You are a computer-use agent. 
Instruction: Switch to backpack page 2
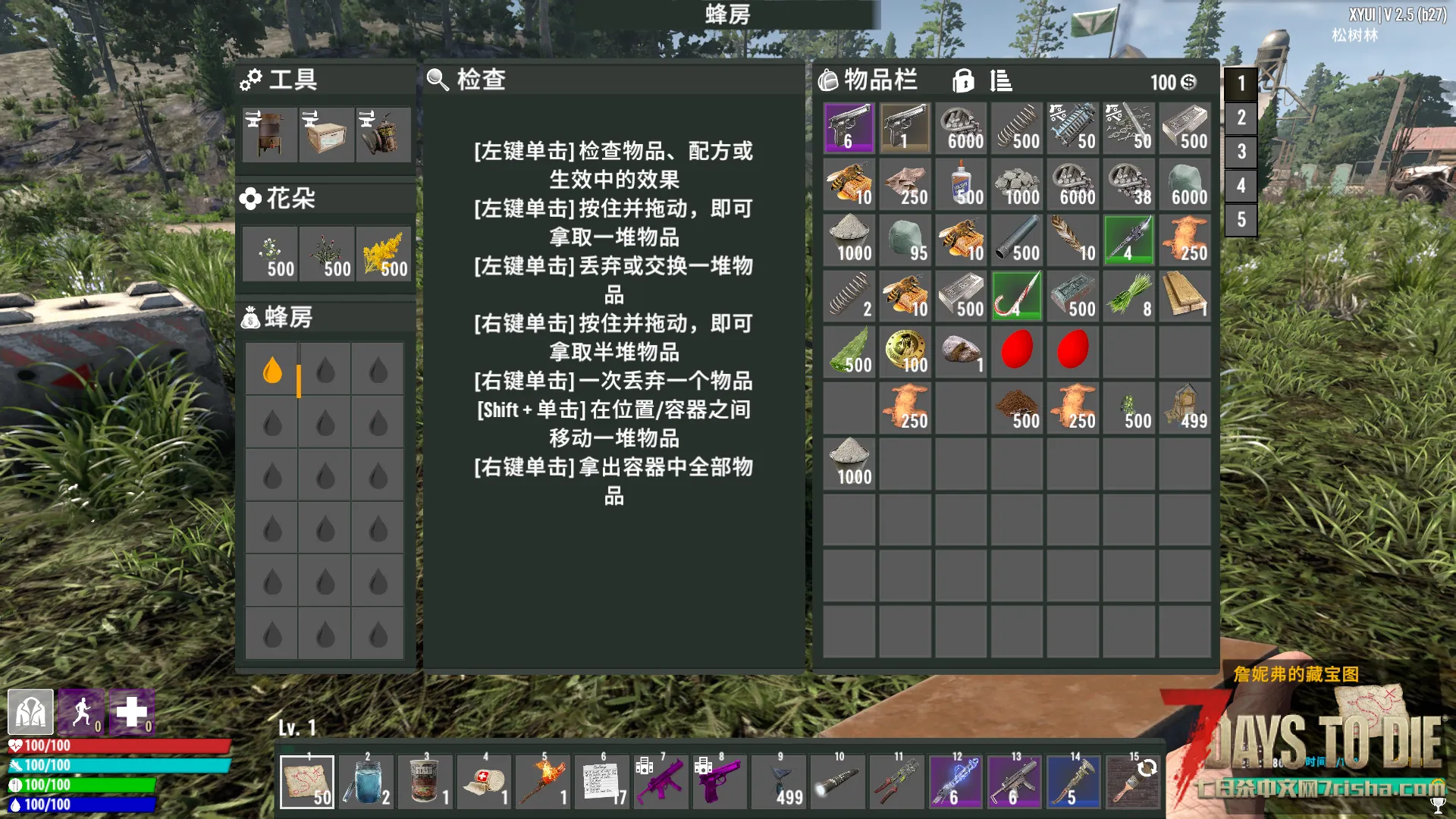(x=1241, y=118)
